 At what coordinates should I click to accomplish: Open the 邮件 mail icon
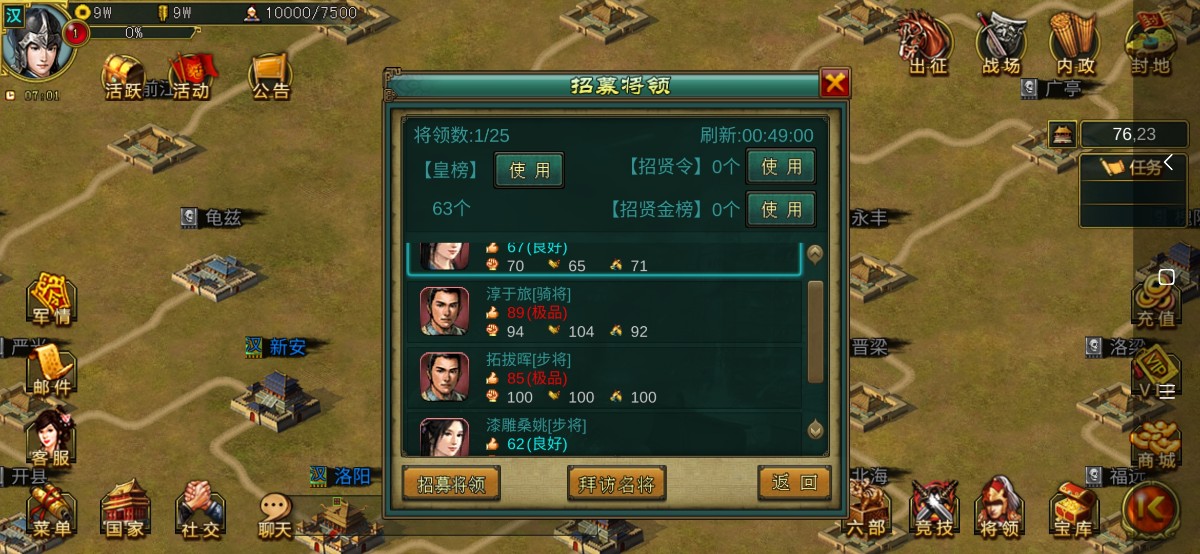(52, 370)
